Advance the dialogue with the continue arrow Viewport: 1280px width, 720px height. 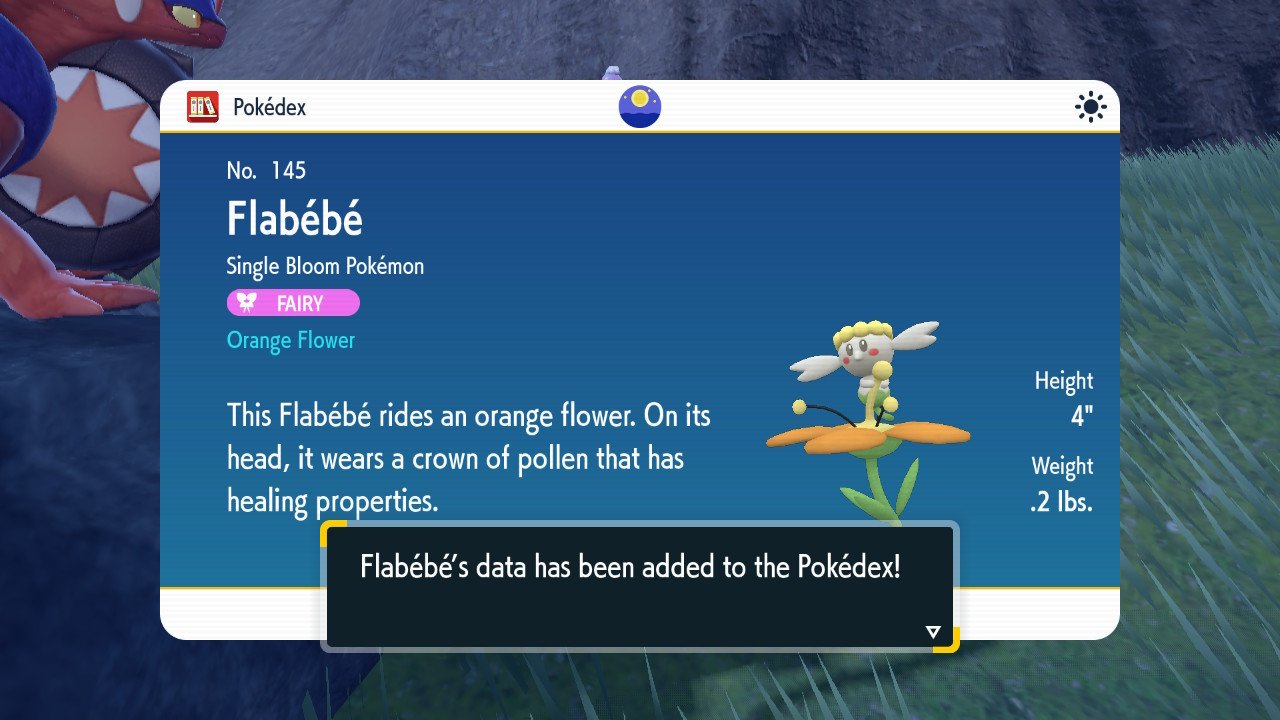point(933,631)
